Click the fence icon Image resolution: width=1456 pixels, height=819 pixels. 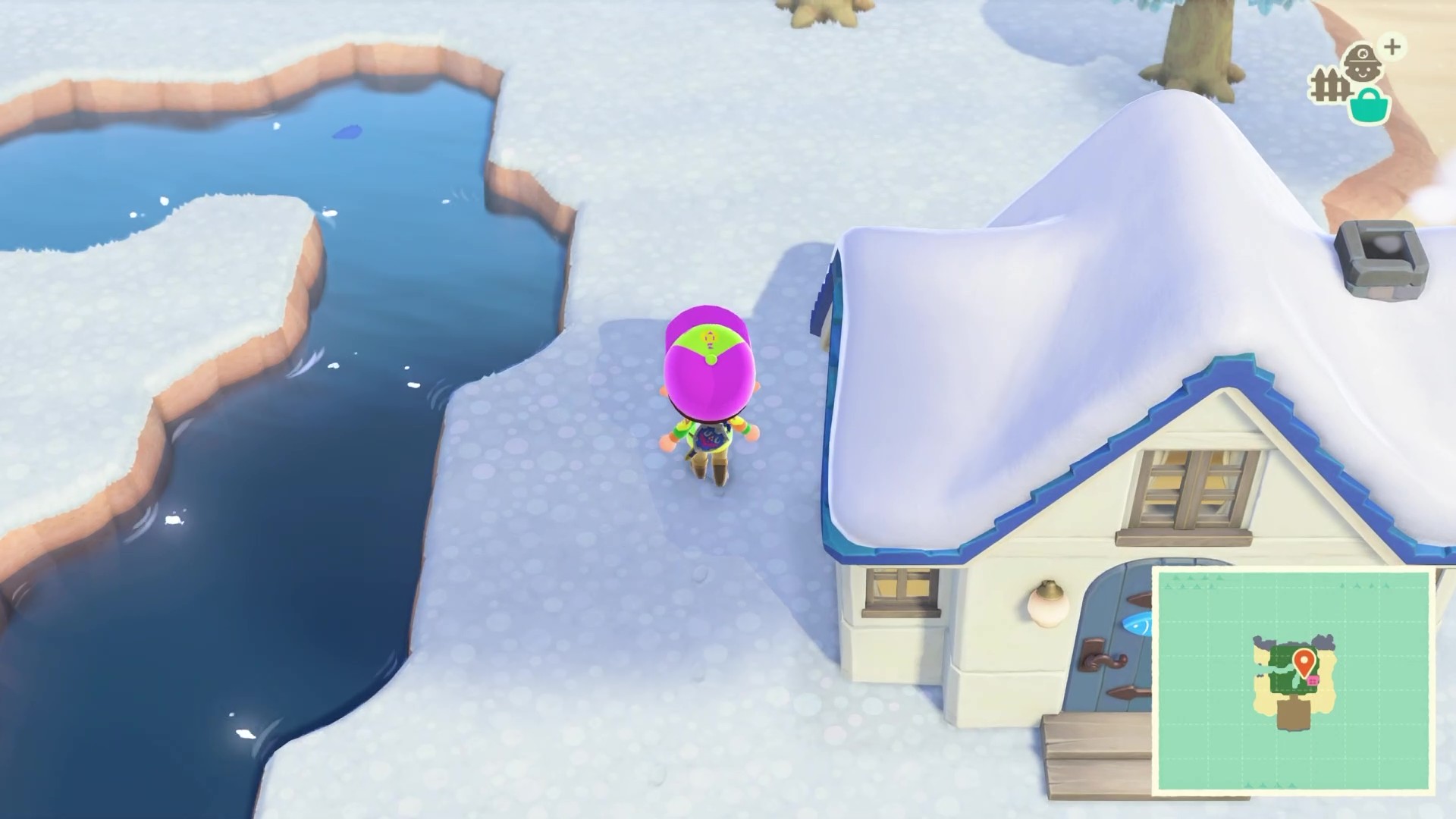click(1329, 86)
